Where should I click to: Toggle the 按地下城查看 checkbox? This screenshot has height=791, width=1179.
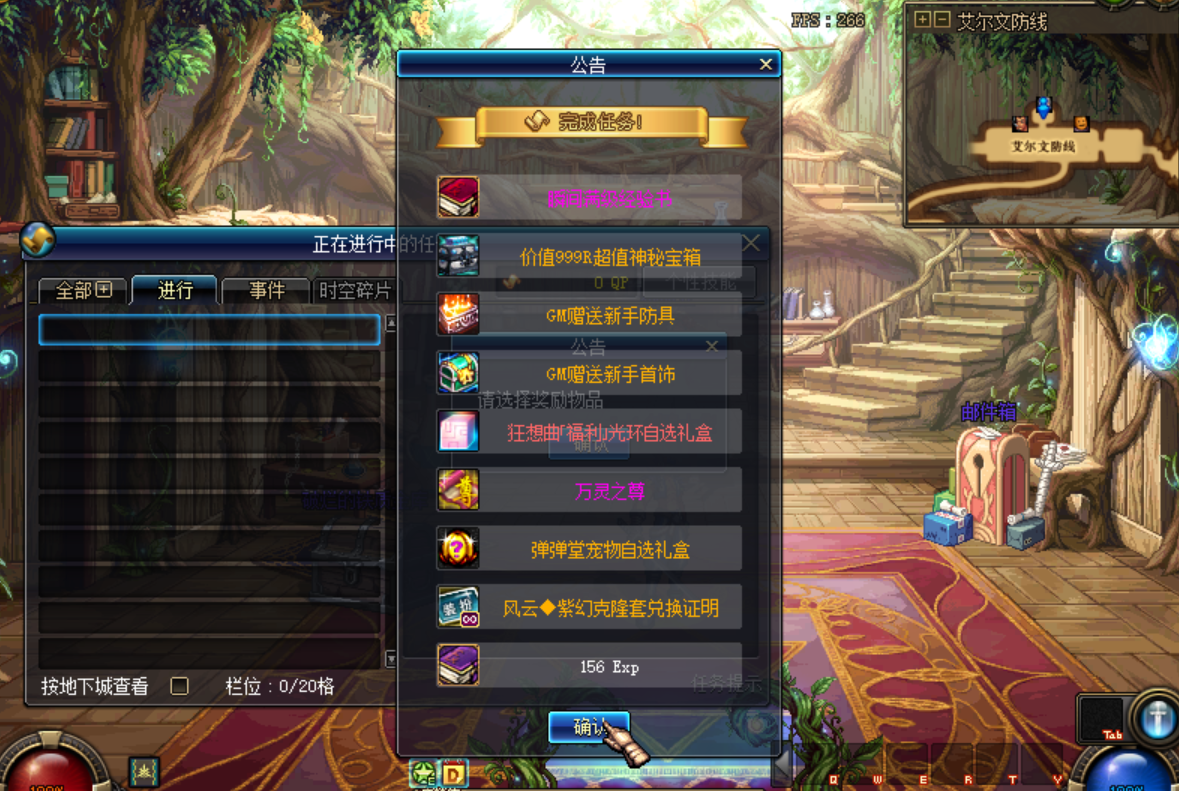(x=180, y=686)
